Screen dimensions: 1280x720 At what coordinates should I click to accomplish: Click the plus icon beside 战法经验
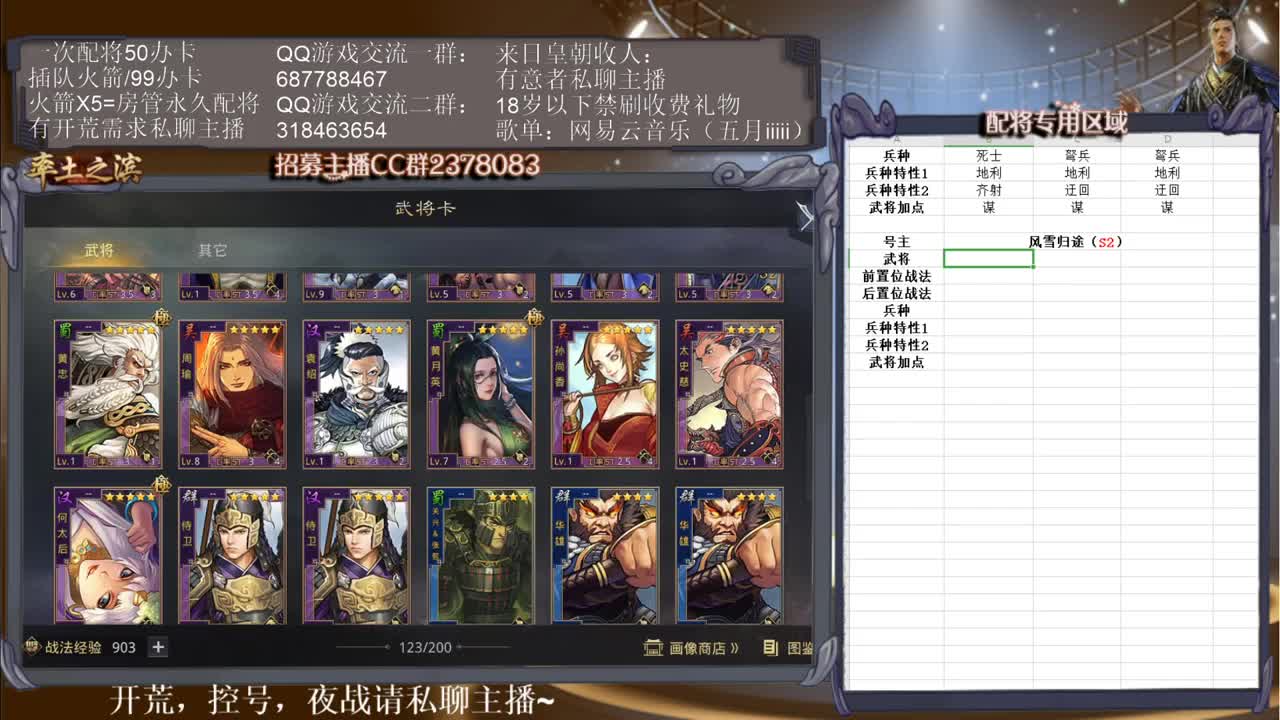click(157, 647)
